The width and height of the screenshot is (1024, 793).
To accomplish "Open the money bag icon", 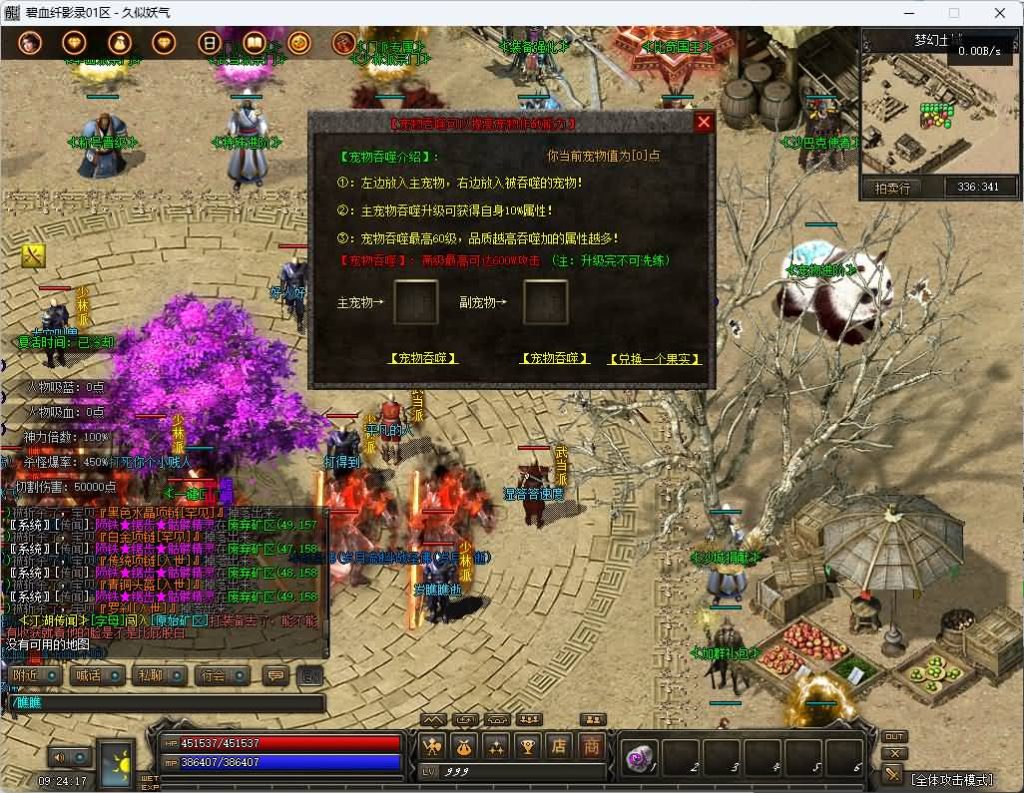I will [119, 43].
